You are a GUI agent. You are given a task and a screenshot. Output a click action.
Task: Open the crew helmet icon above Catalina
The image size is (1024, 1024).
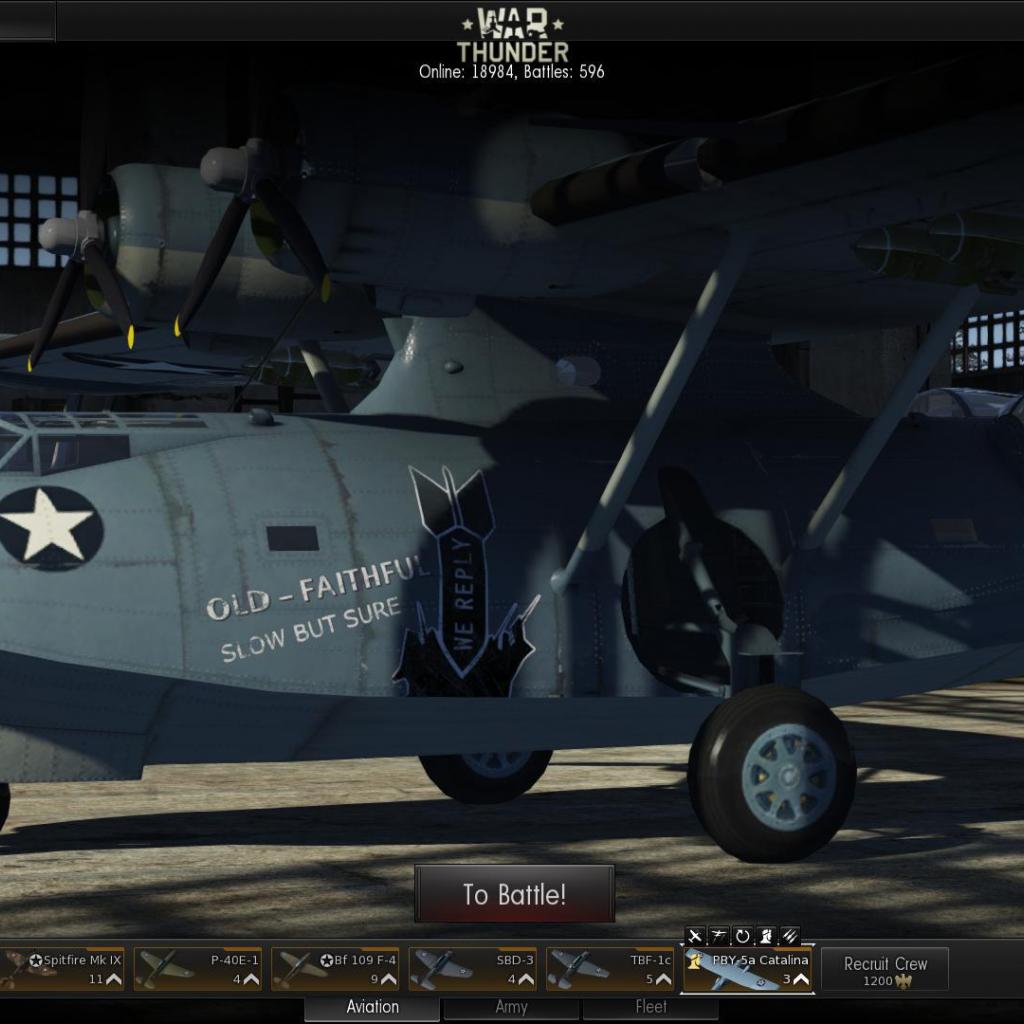(x=766, y=936)
